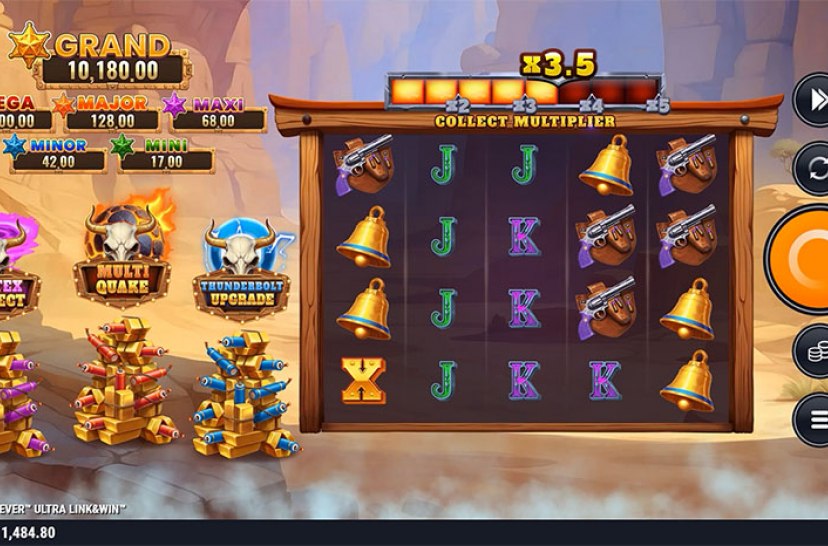Image resolution: width=828 pixels, height=546 pixels.
Task: Spin the reels with the orange button
Action: click(x=806, y=260)
